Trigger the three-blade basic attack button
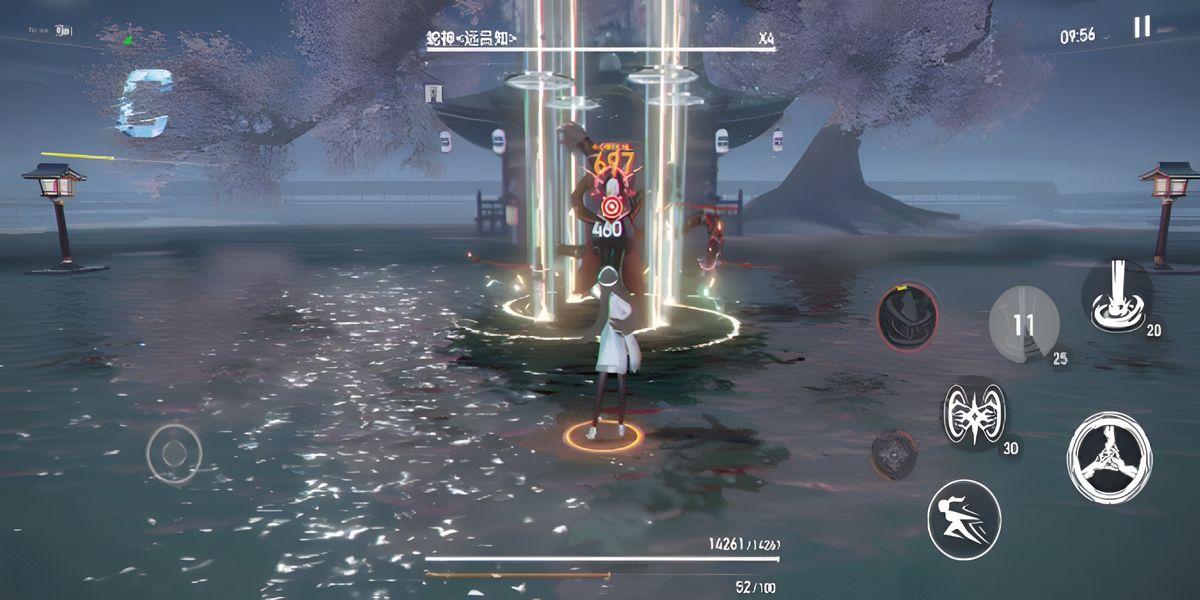The width and height of the screenshot is (1200, 600). (1107, 457)
